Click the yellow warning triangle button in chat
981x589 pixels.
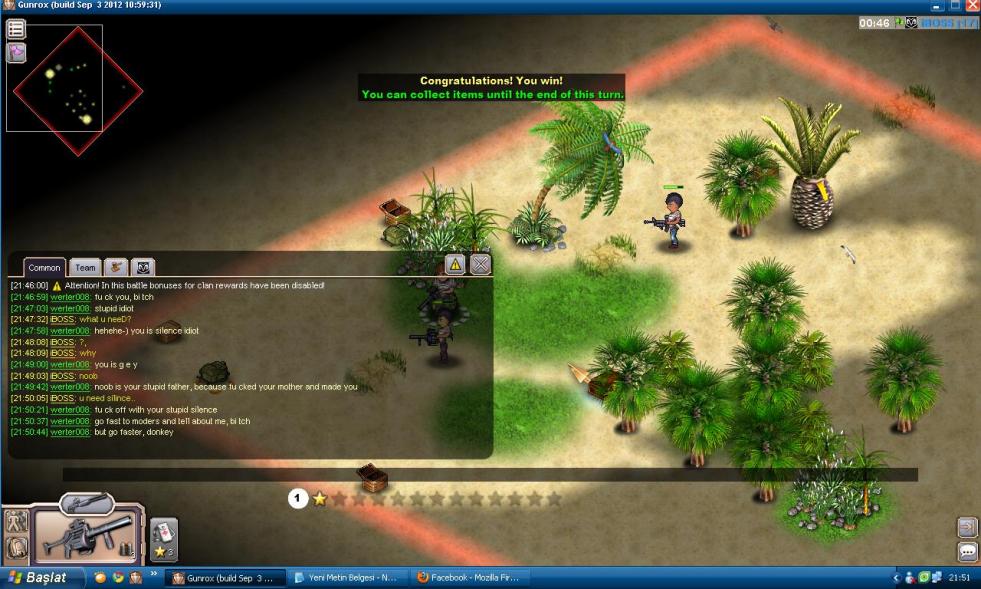[455, 264]
